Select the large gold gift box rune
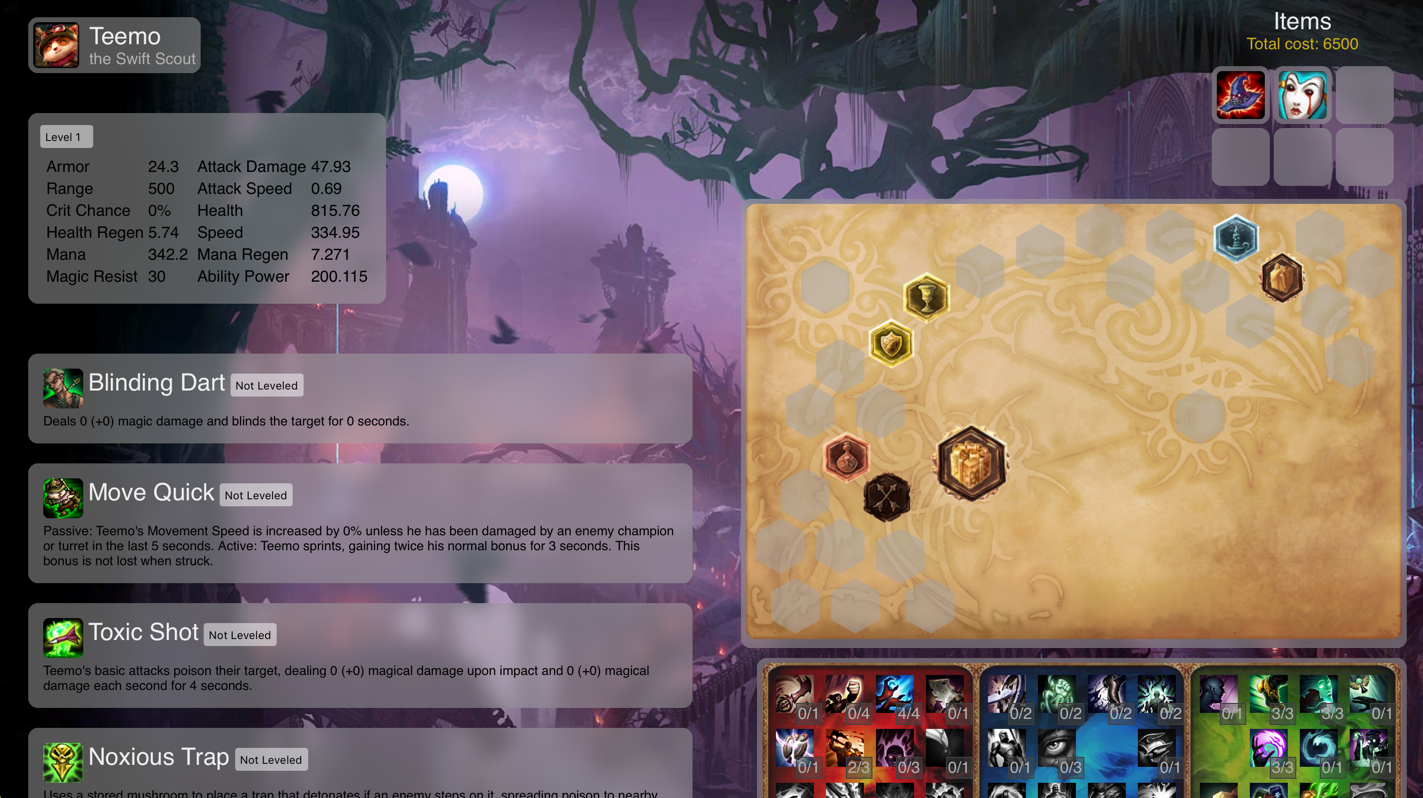 pos(971,464)
